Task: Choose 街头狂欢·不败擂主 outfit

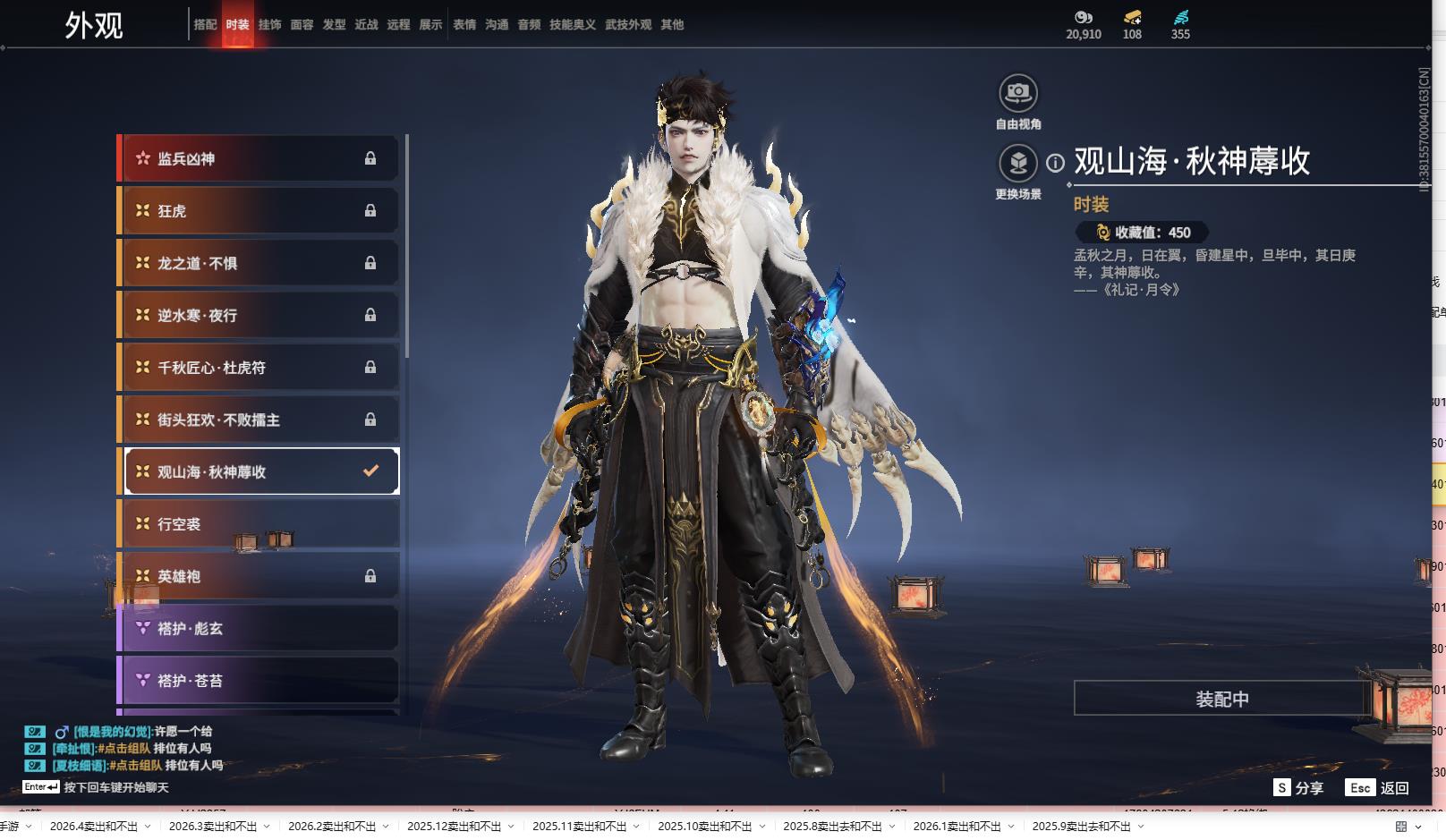Action: tap(259, 420)
